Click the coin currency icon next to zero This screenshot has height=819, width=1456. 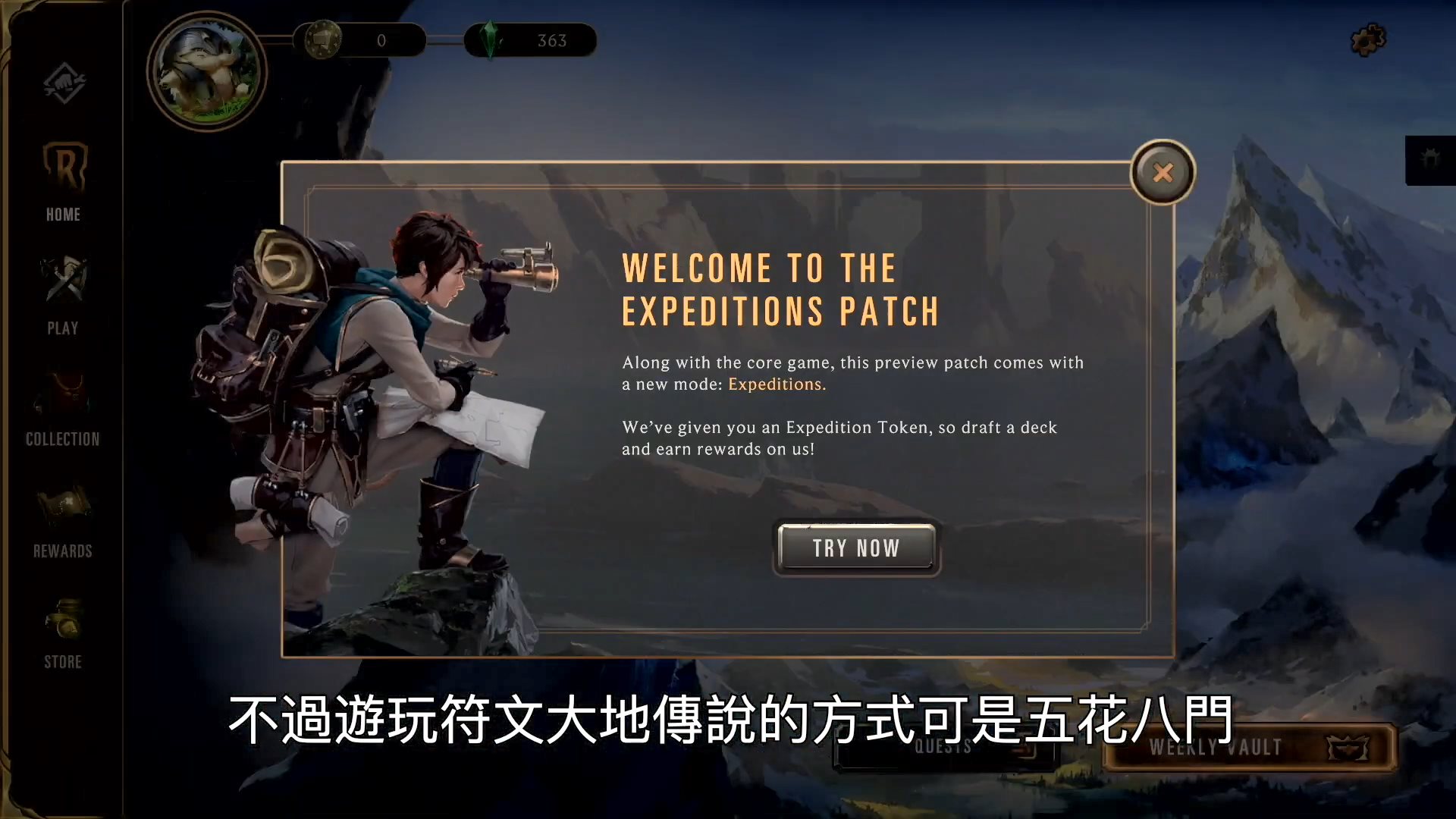tap(325, 41)
